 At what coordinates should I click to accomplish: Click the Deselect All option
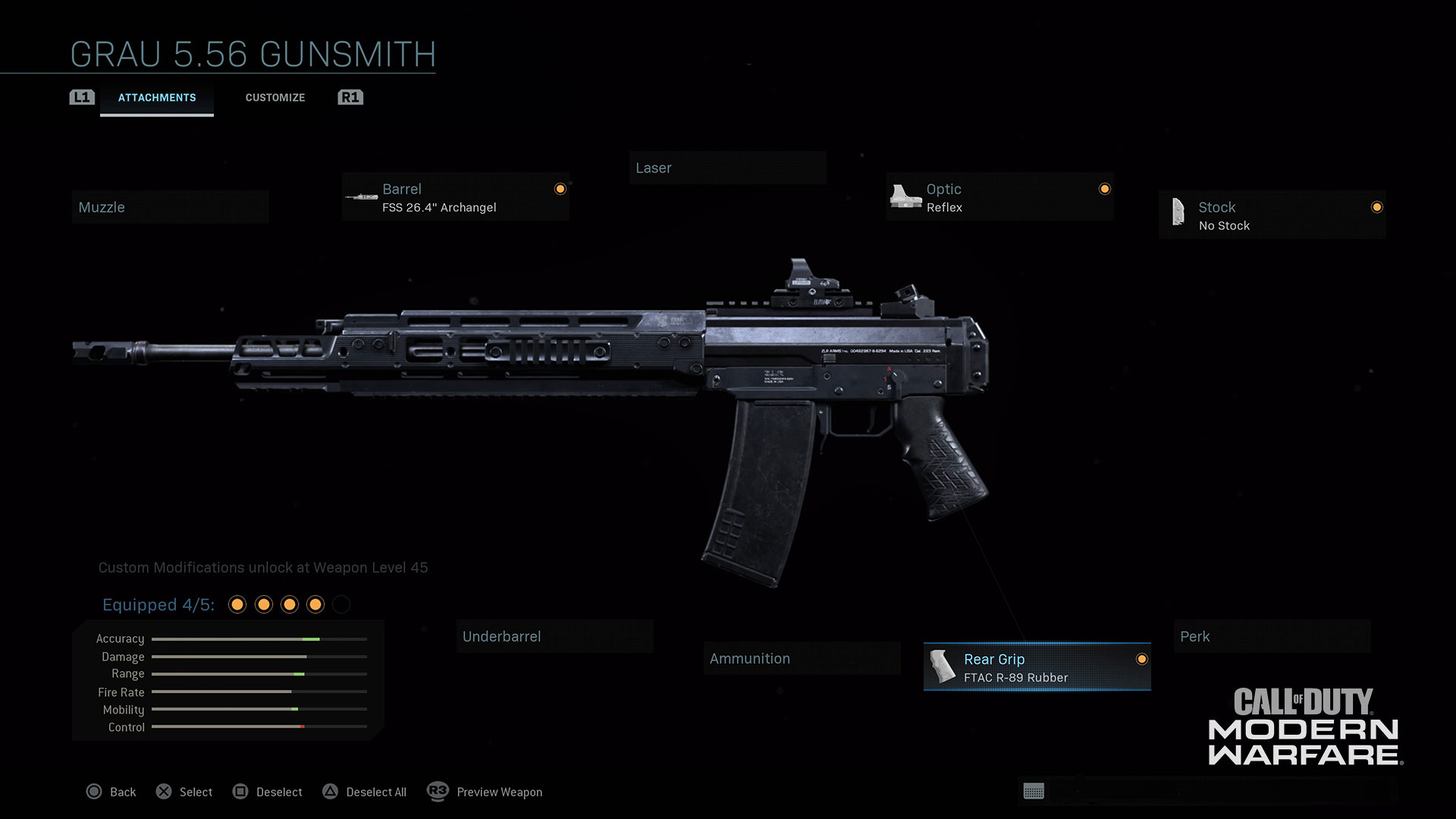point(365,792)
